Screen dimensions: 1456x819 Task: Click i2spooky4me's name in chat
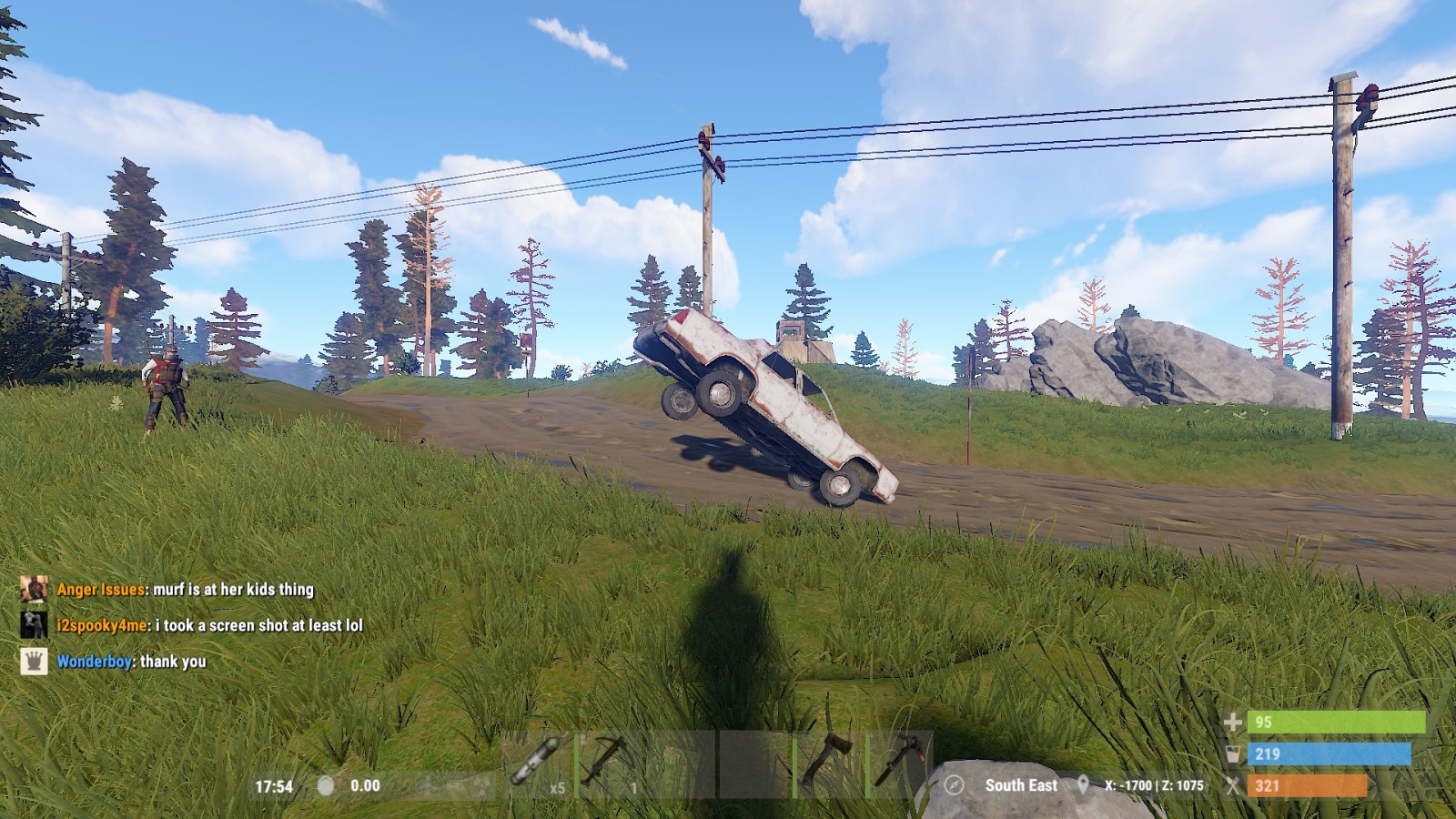click(x=101, y=625)
